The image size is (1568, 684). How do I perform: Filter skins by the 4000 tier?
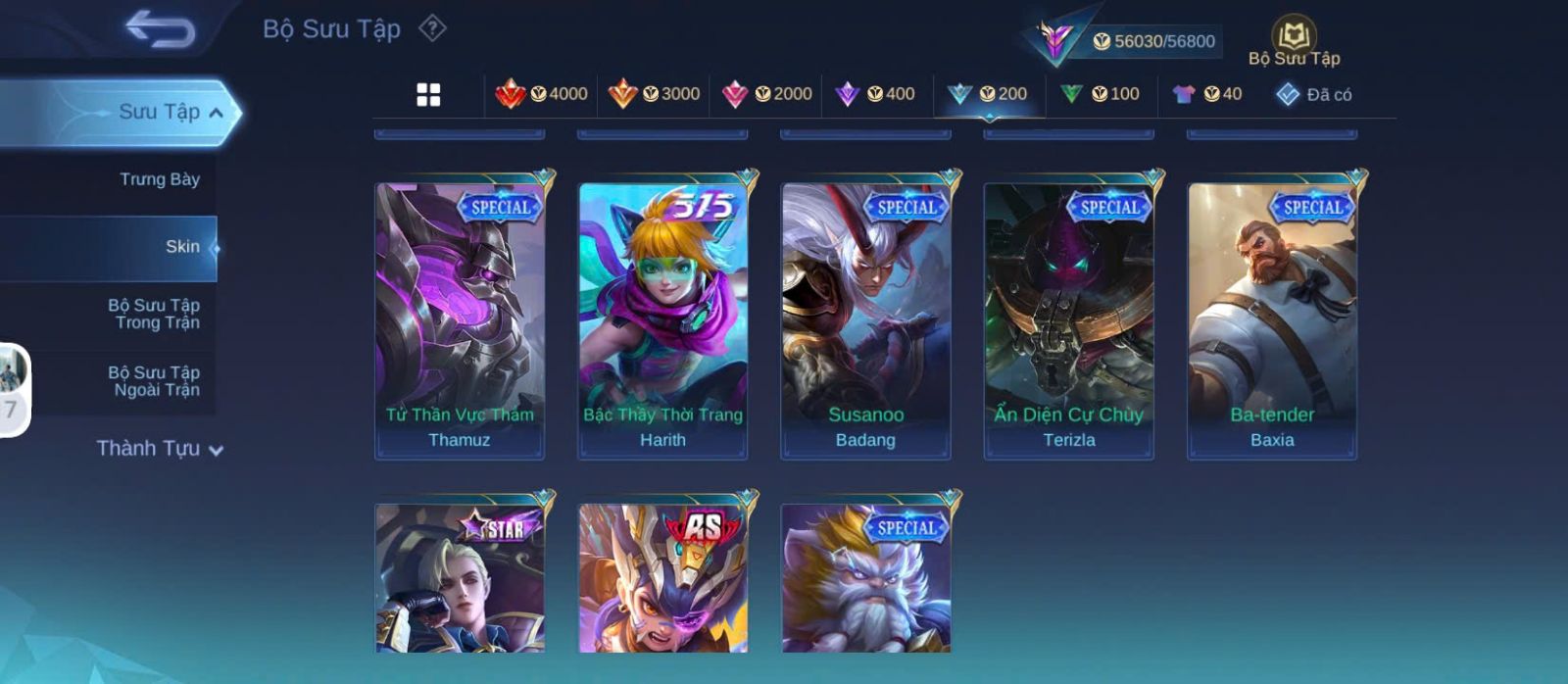(541, 94)
